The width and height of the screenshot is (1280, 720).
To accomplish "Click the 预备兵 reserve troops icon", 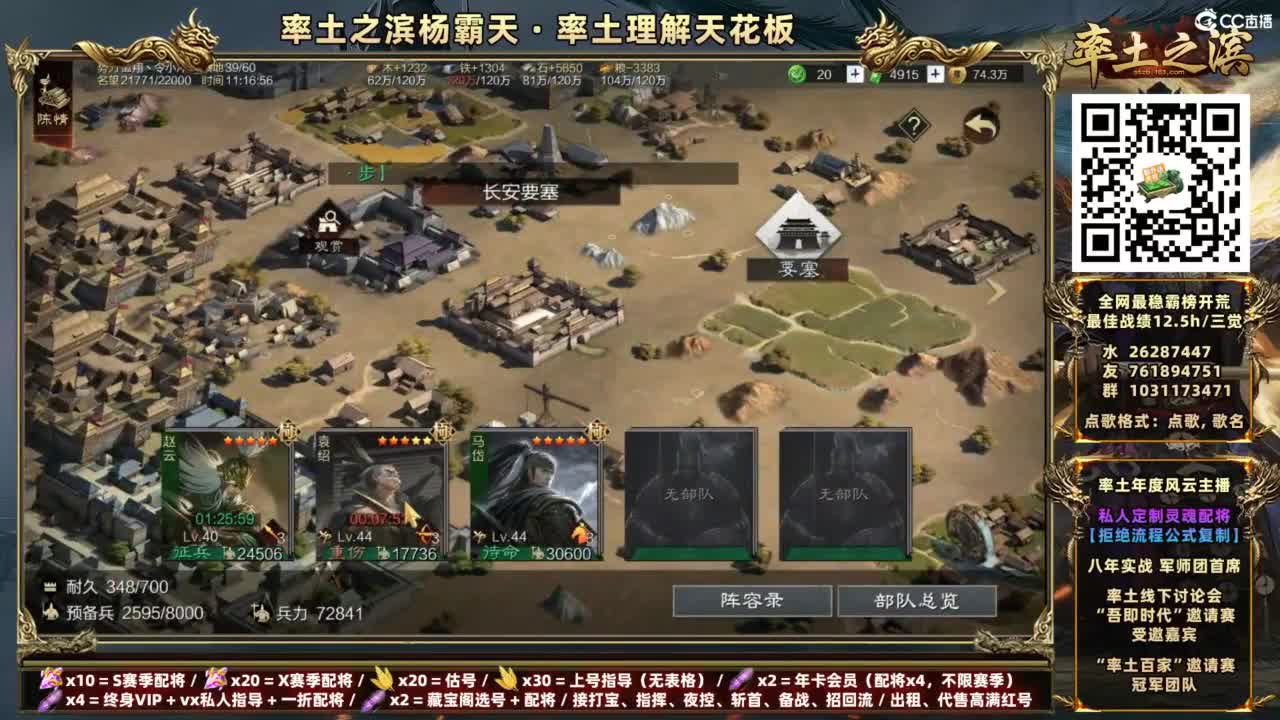I will coord(51,612).
